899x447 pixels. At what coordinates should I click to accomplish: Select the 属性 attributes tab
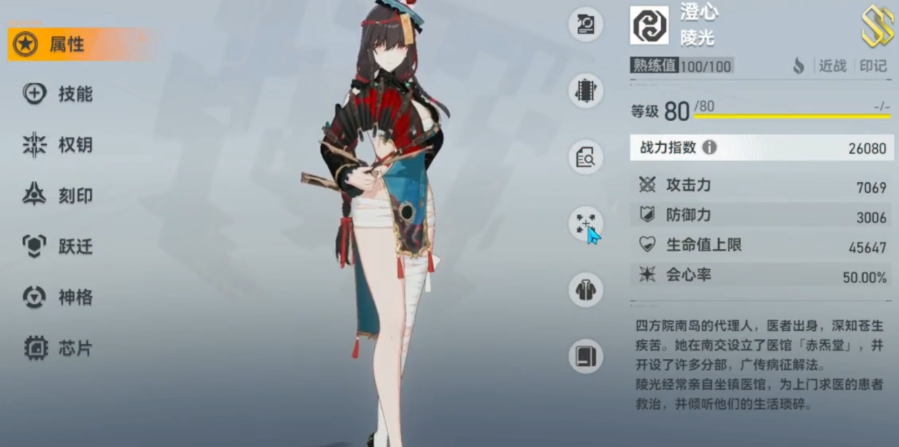(66, 44)
